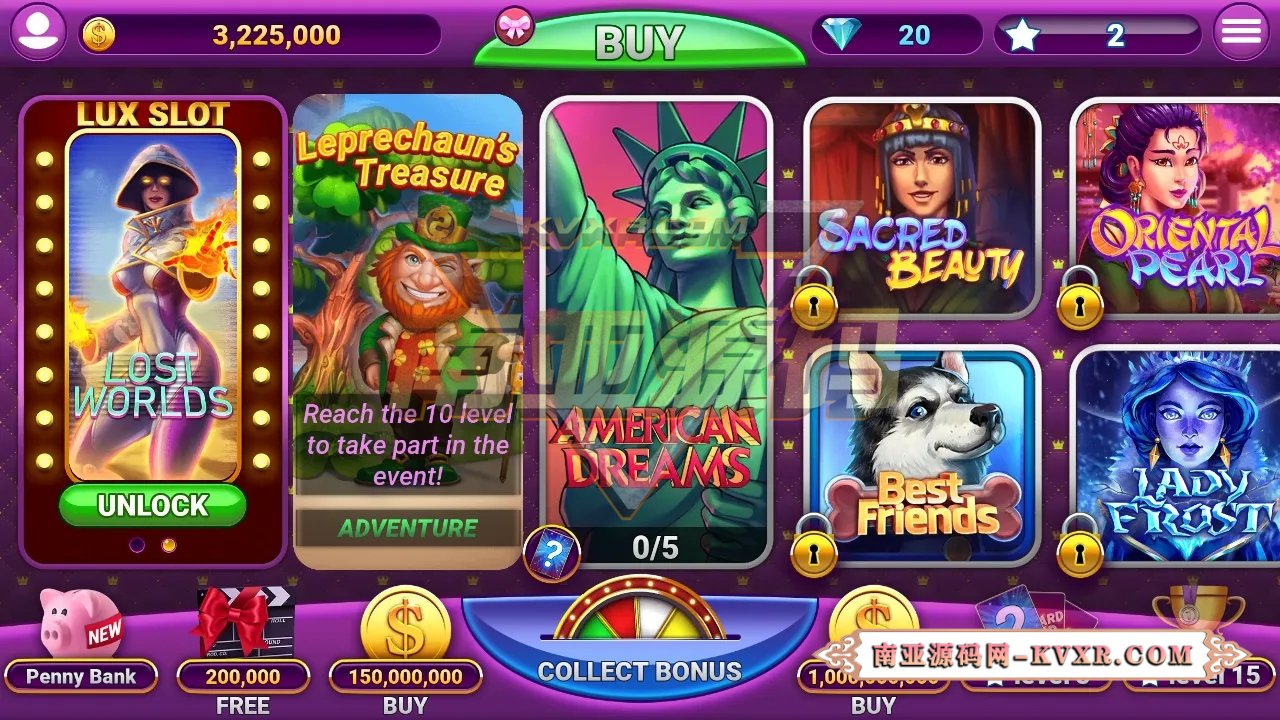Click the gold coin balance icon
Screen dimensions: 1280x720
tap(99, 30)
